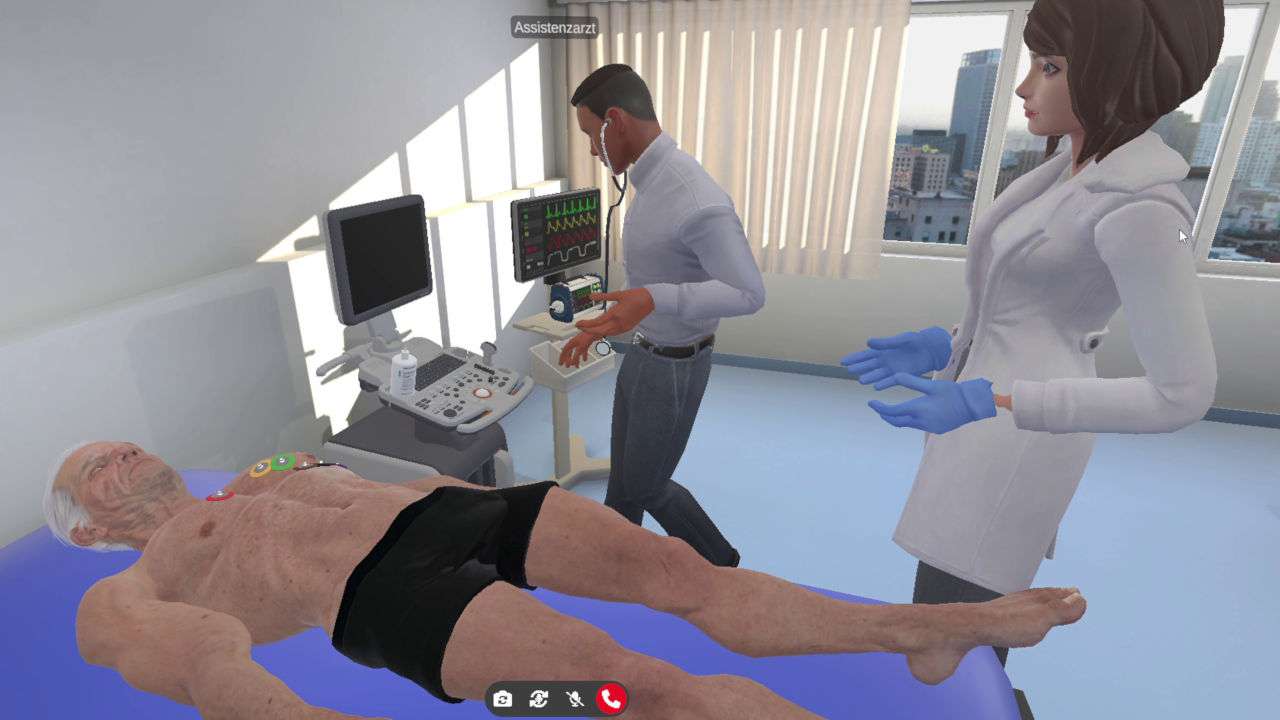Select the red ECG electrode on patient's chest

[x=218, y=494]
